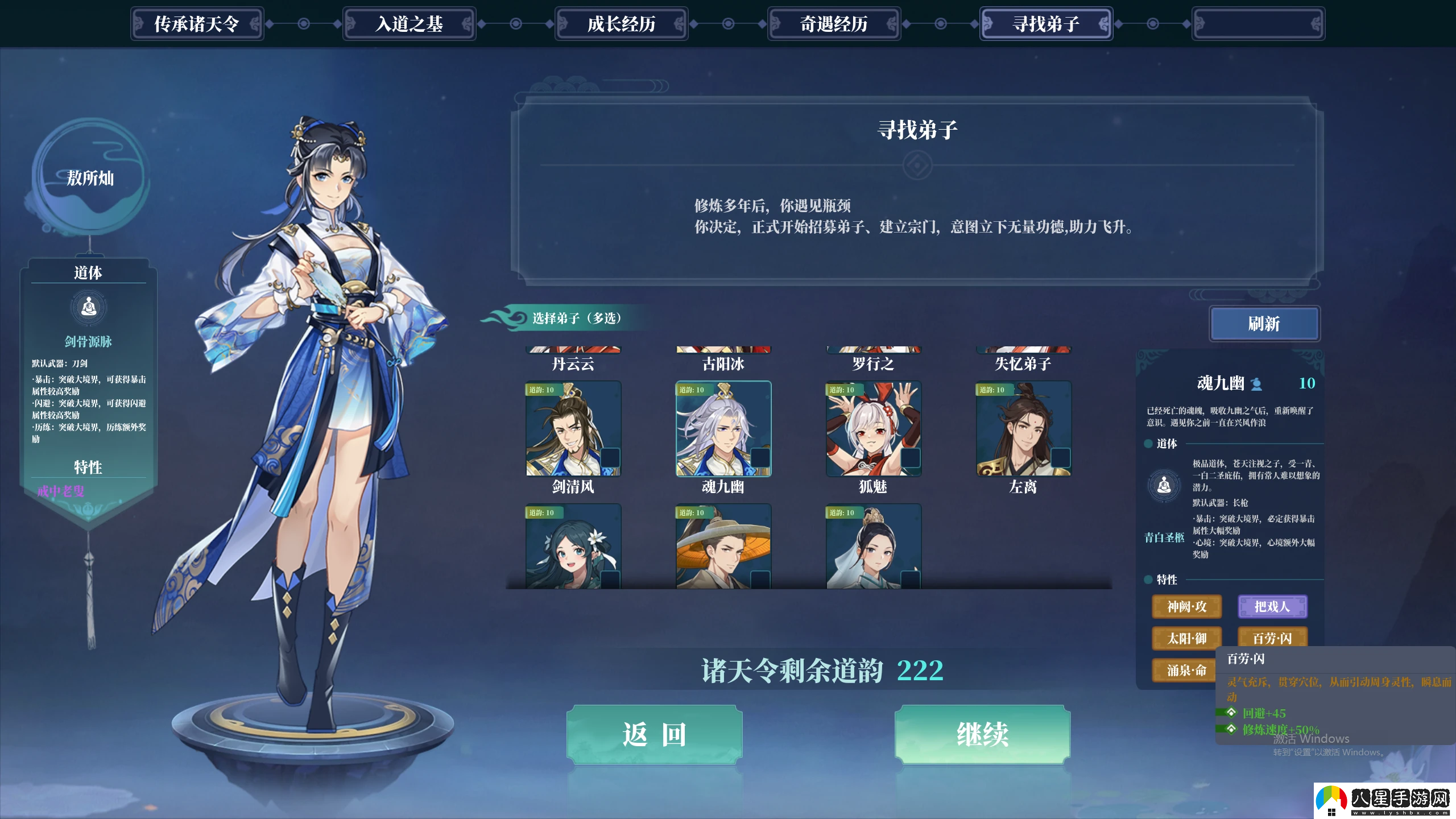The width and height of the screenshot is (1456, 819).
Task: Click the 百劳·闪 trait to view its tooltip
Action: pyautogui.click(x=1273, y=638)
